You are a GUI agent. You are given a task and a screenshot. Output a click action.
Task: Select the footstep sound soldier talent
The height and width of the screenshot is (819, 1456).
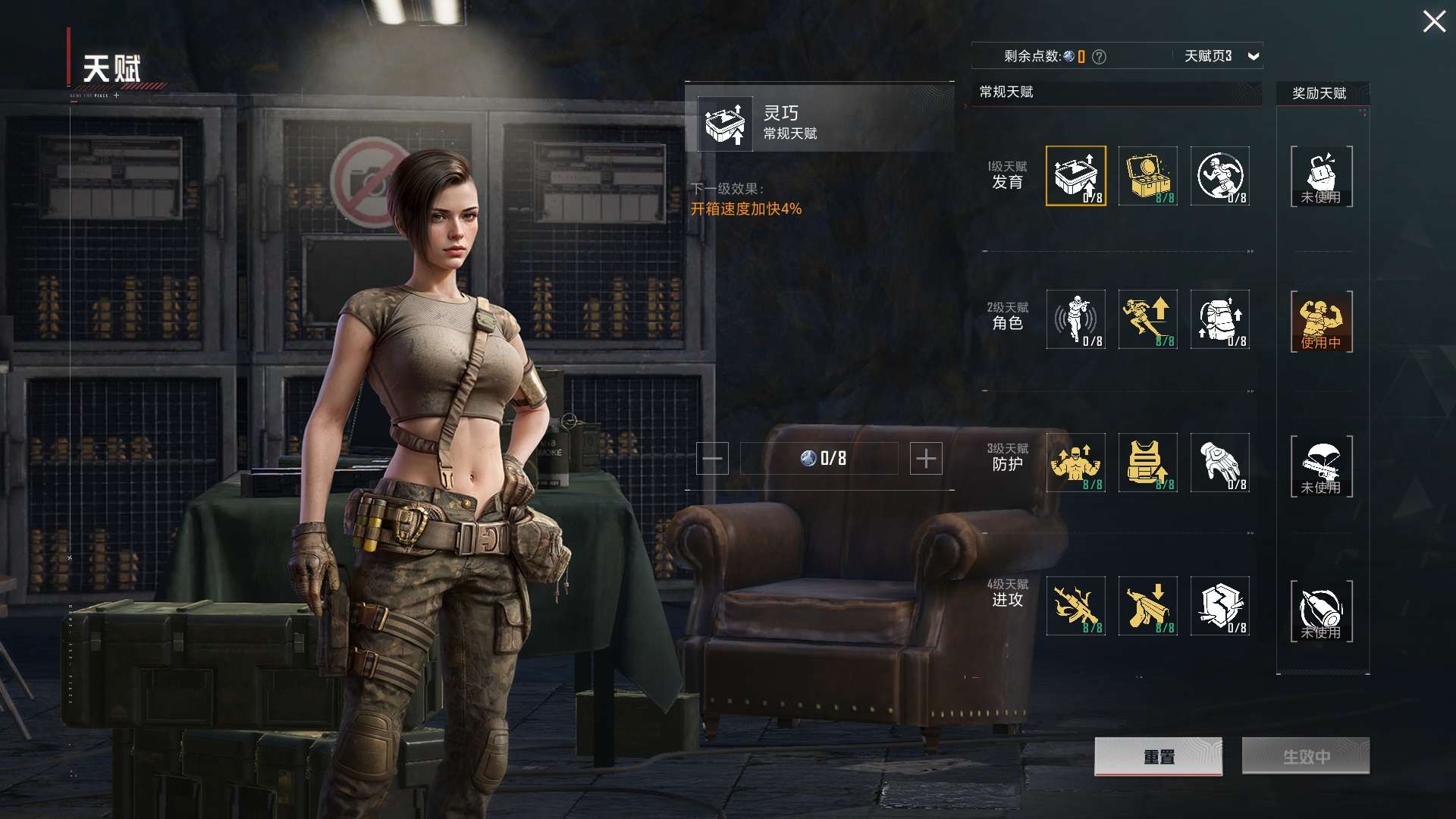(x=1075, y=319)
